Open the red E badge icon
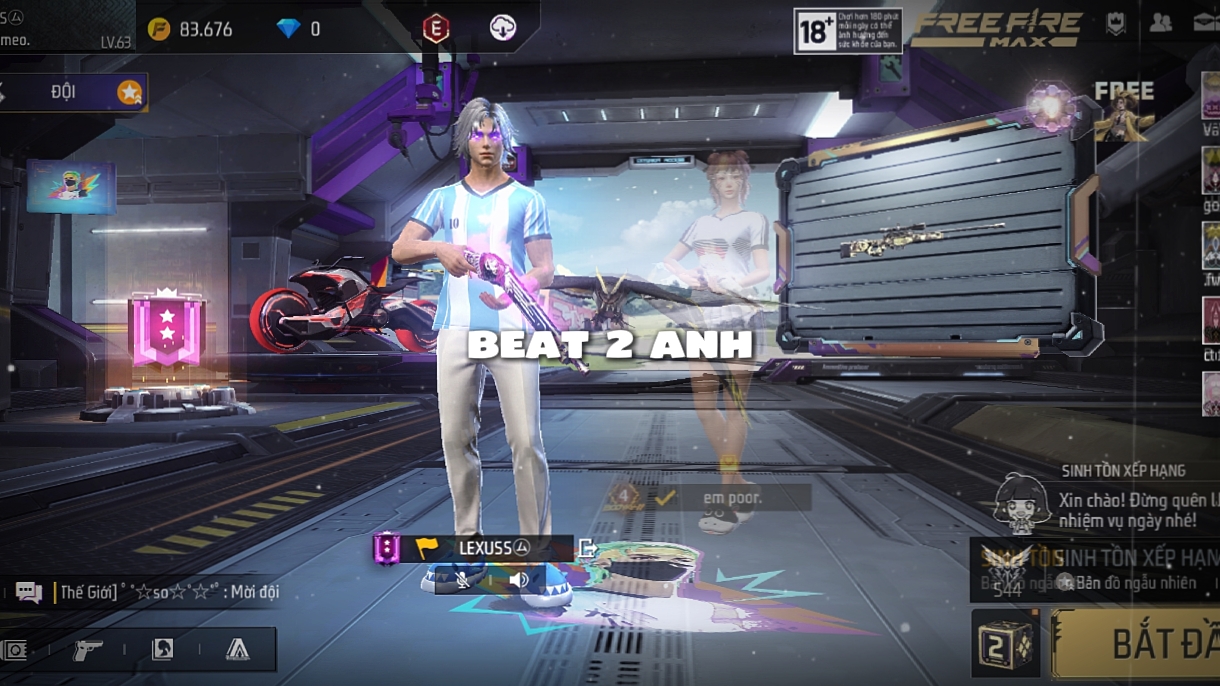Screen dimensions: 1220x686 coord(435,29)
